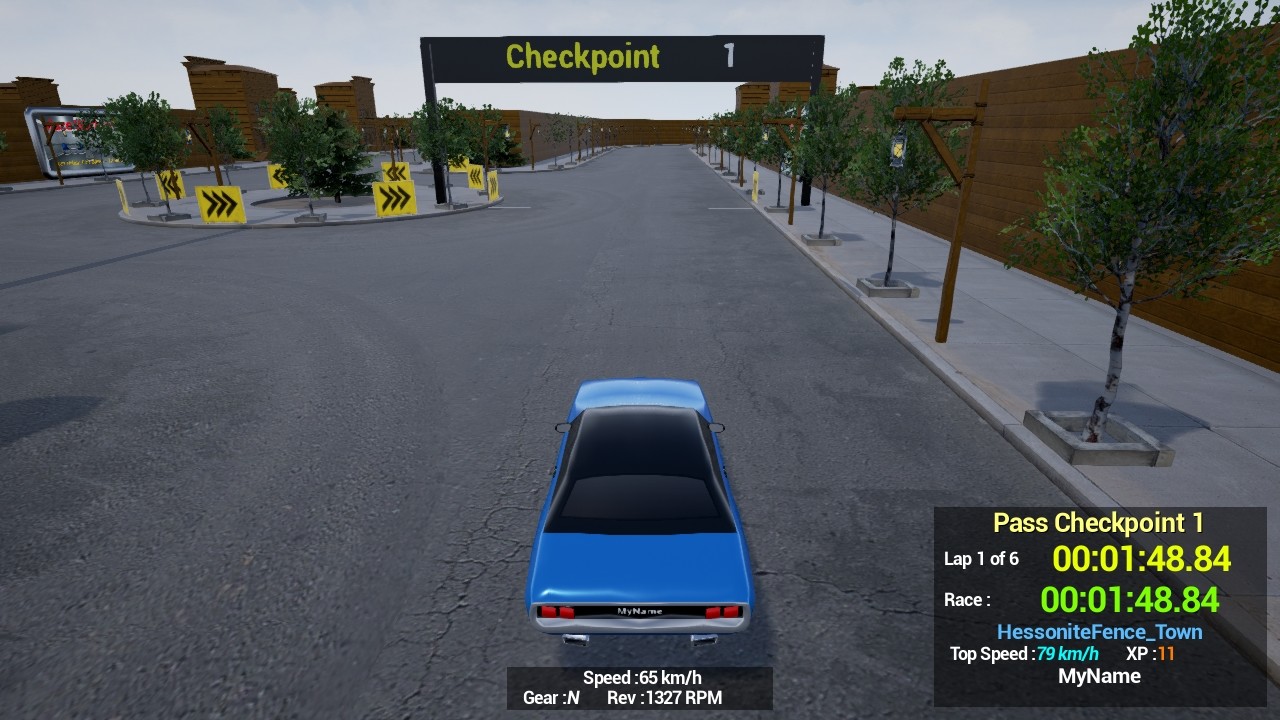Open the HessoniteFence_Town track link

pos(1098,632)
